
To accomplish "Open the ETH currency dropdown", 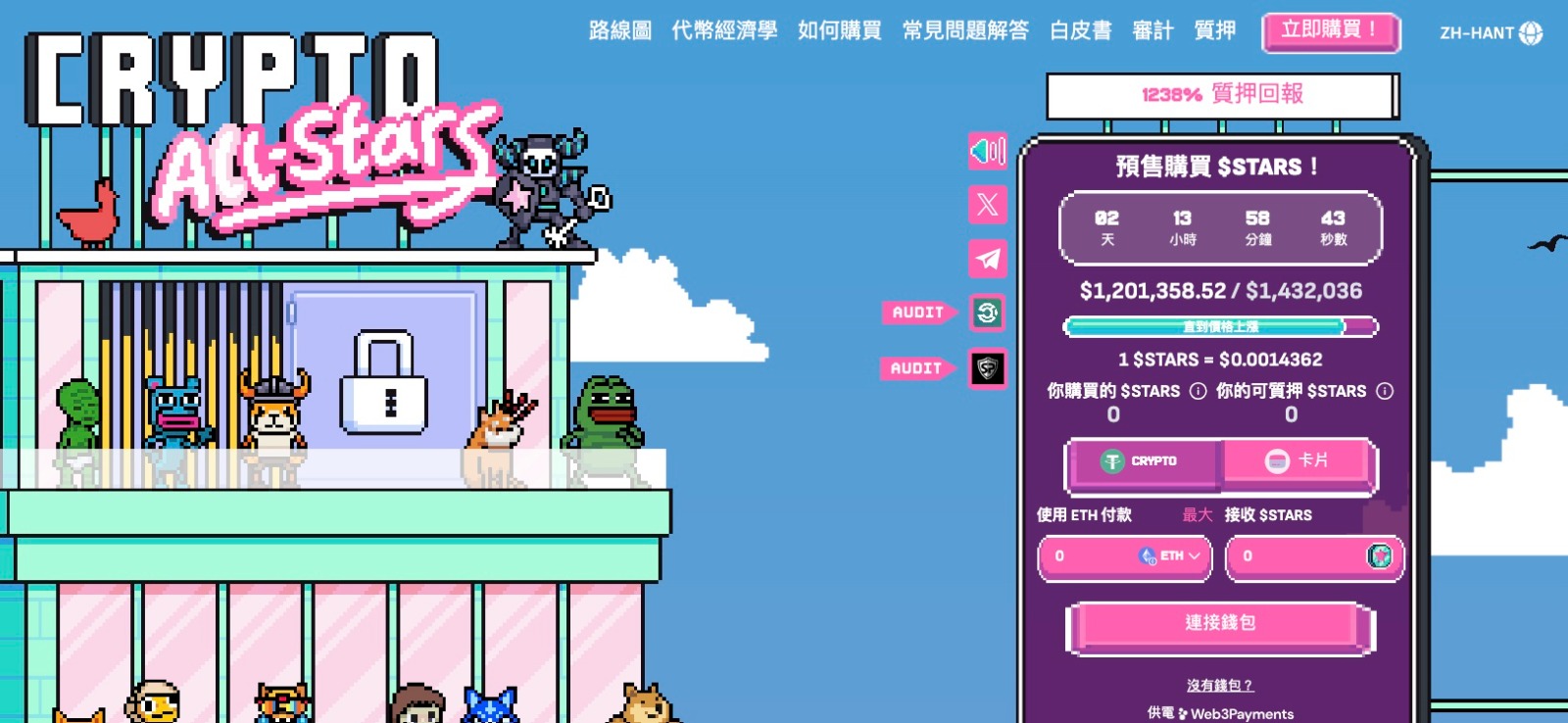I will pyautogui.click(x=1171, y=556).
